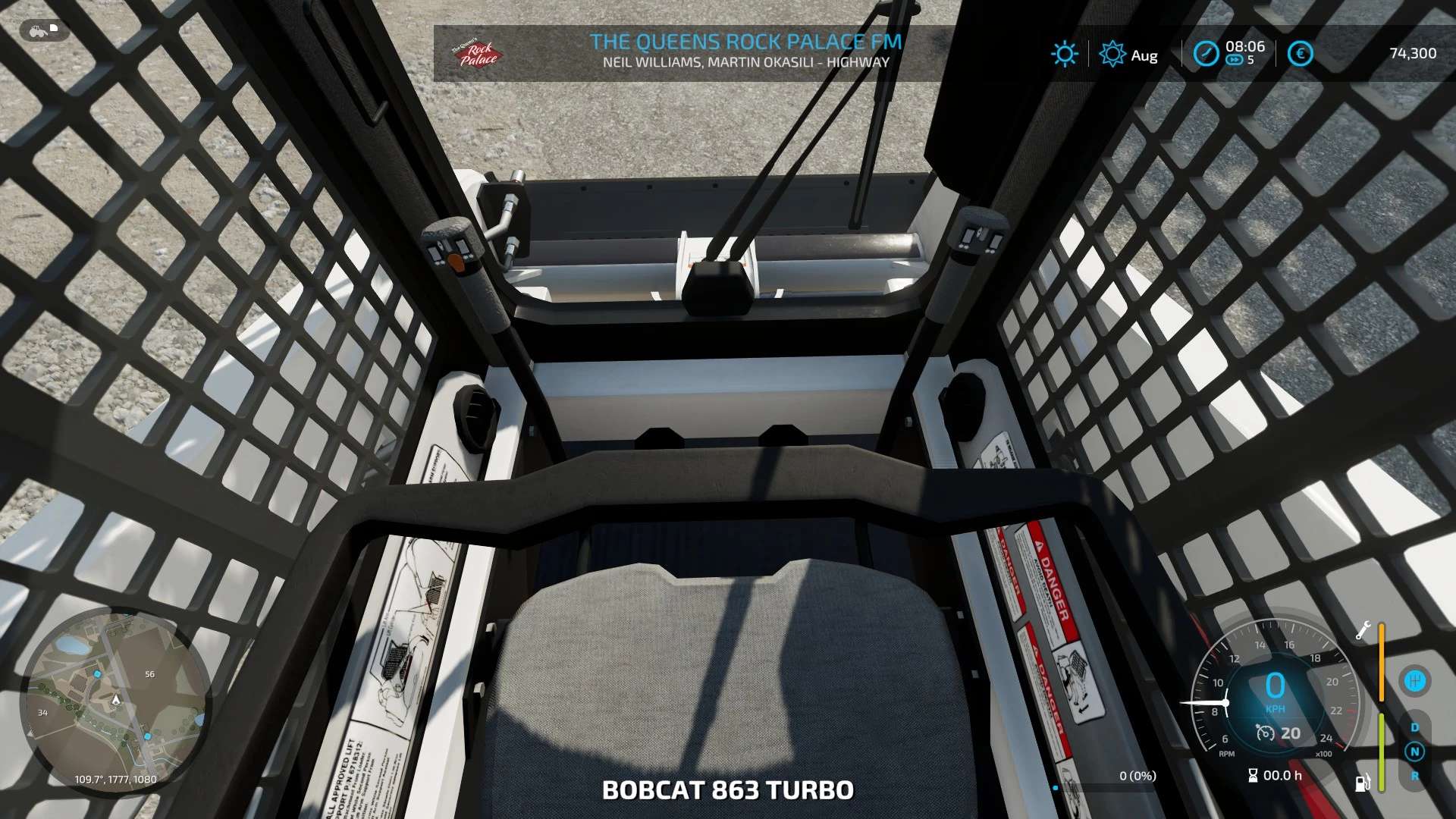Click the Rock Palace station logo
Viewport: 1456px width, 819px height.
(x=476, y=54)
